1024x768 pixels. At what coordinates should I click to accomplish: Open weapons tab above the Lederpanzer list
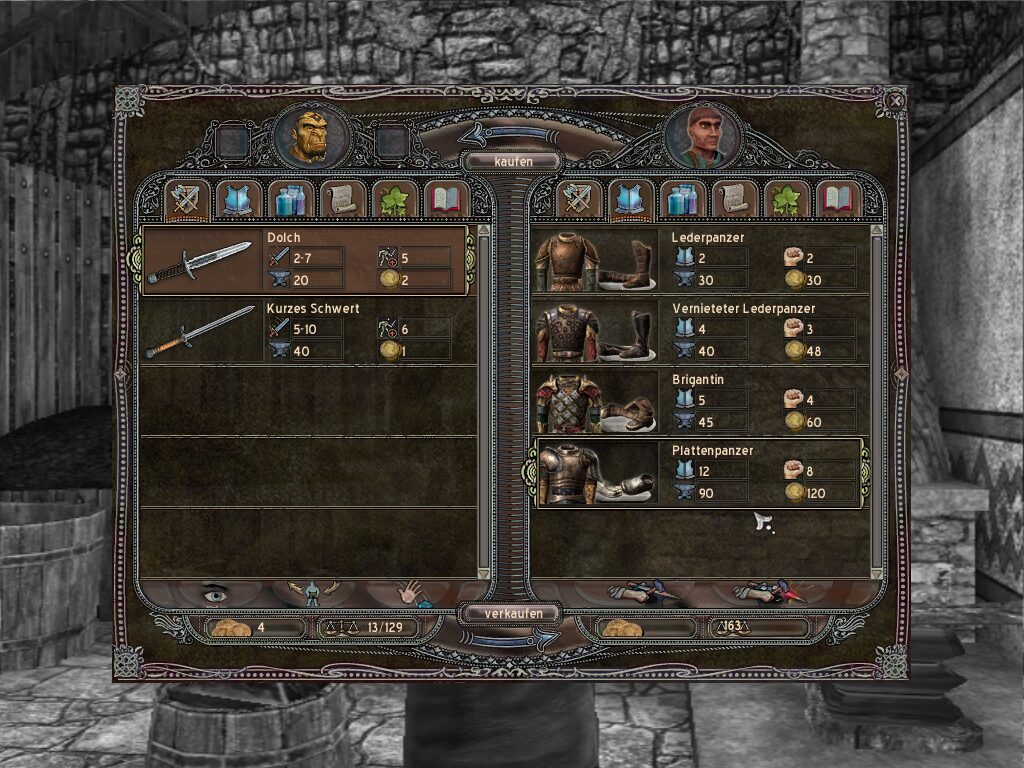pos(579,201)
